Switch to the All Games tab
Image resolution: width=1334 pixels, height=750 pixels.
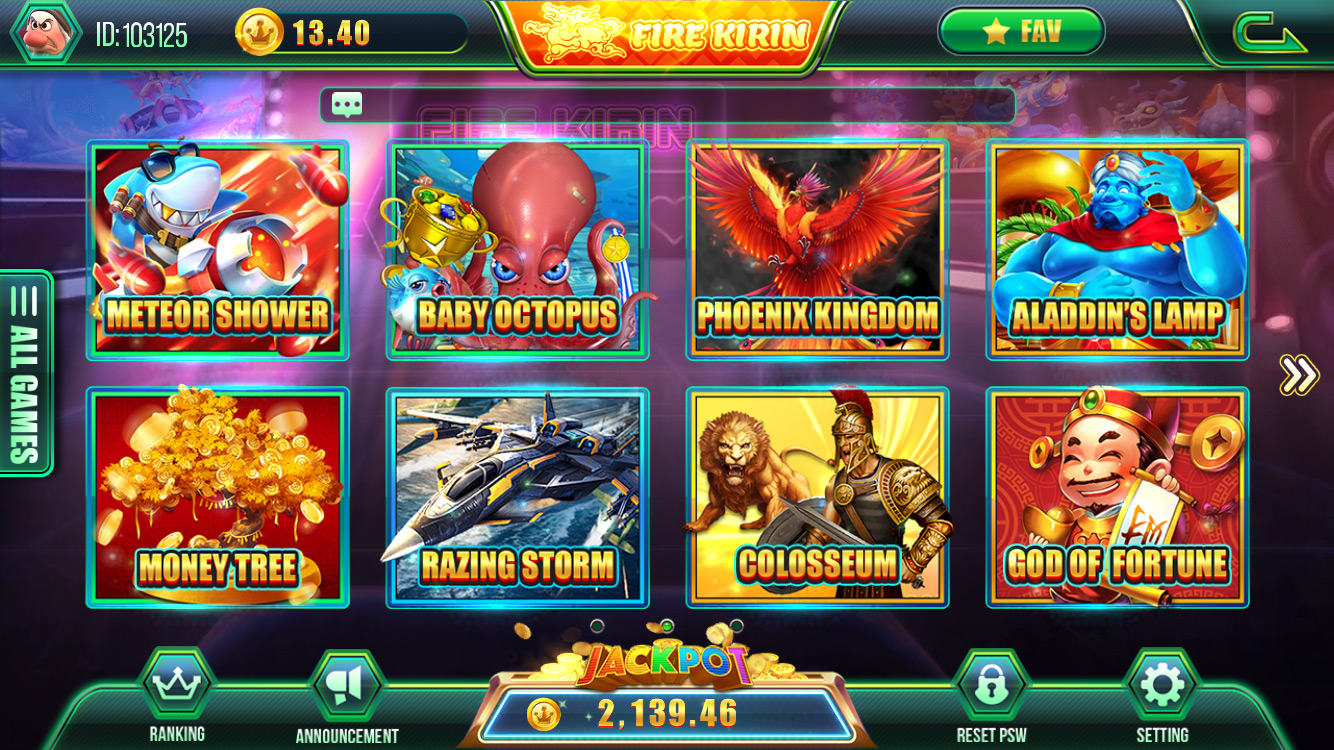tap(27, 372)
